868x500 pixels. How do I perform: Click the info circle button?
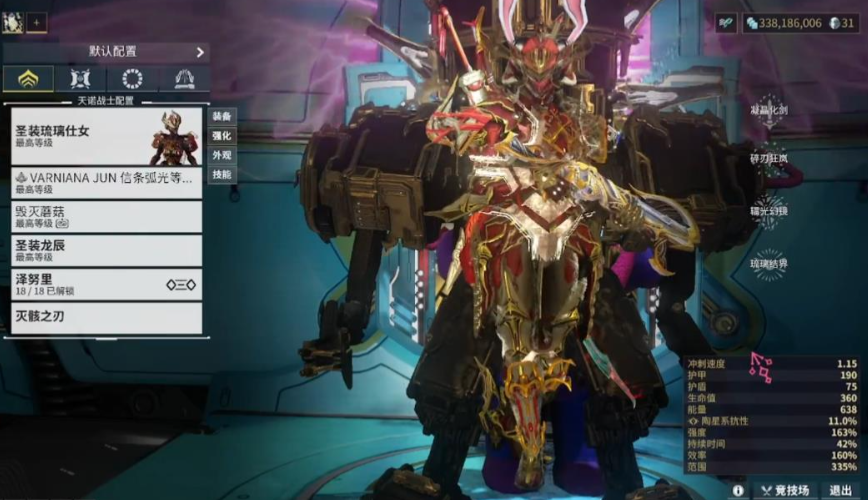[x=738, y=490]
